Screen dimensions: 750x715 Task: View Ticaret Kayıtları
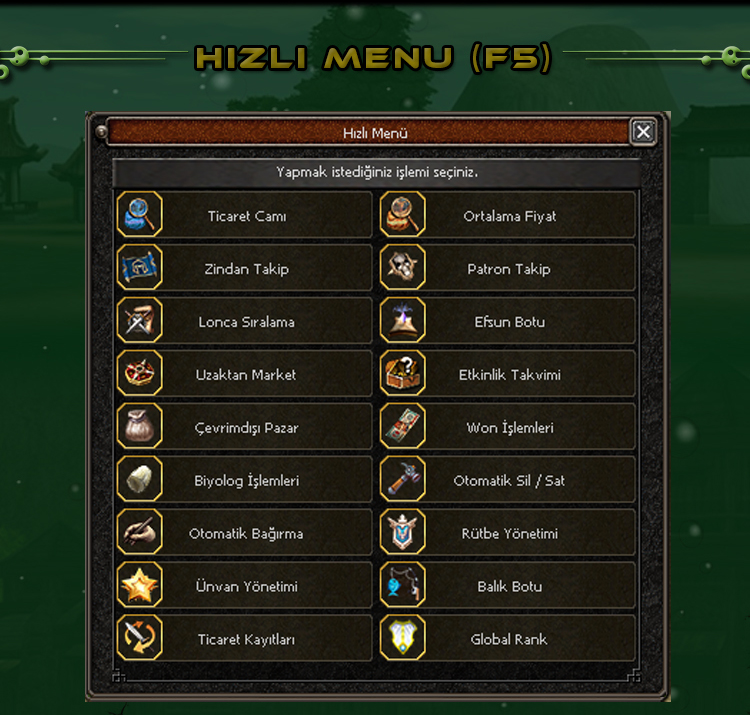point(246,640)
